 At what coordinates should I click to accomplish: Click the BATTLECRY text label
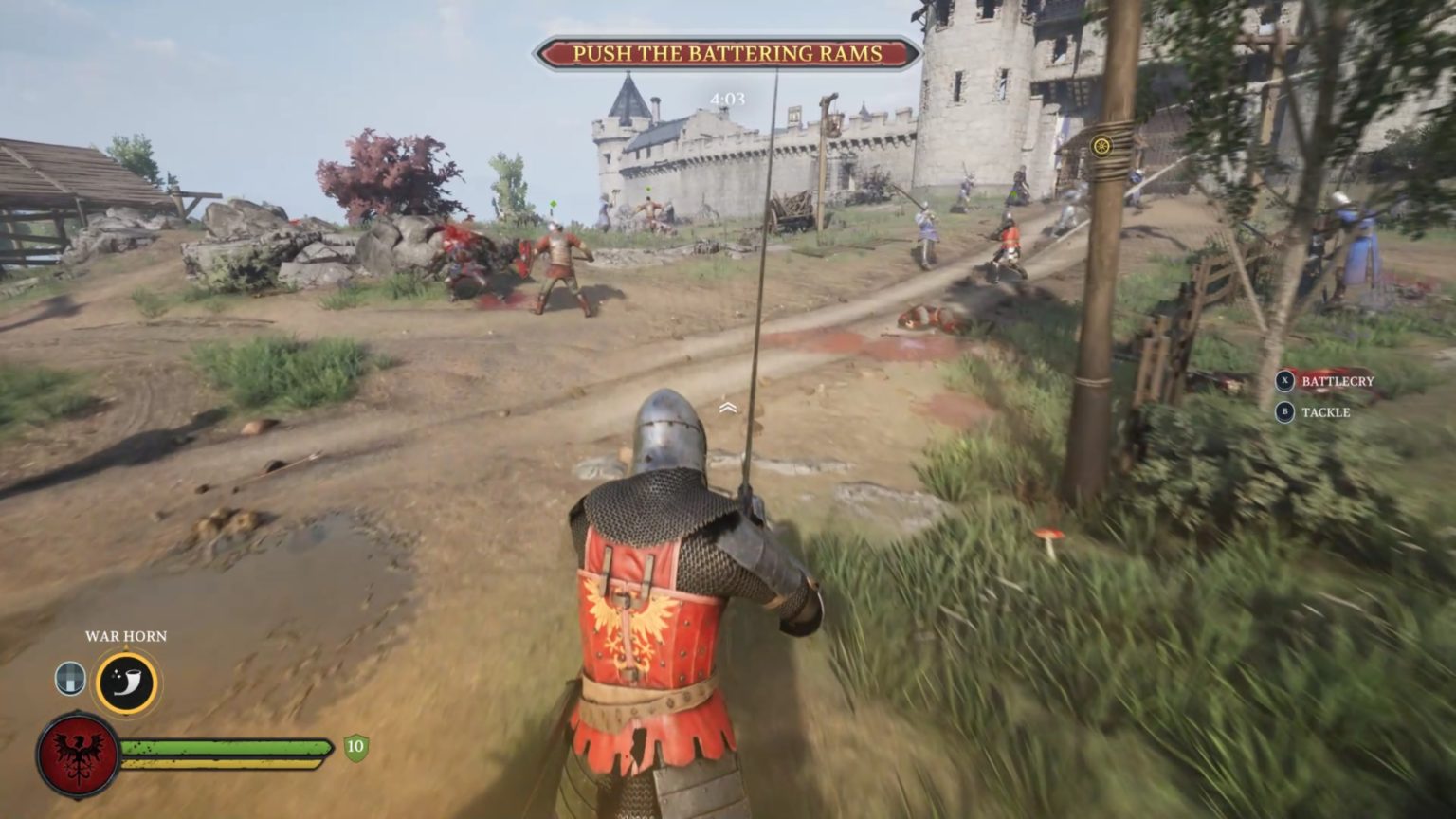(x=1337, y=381)
